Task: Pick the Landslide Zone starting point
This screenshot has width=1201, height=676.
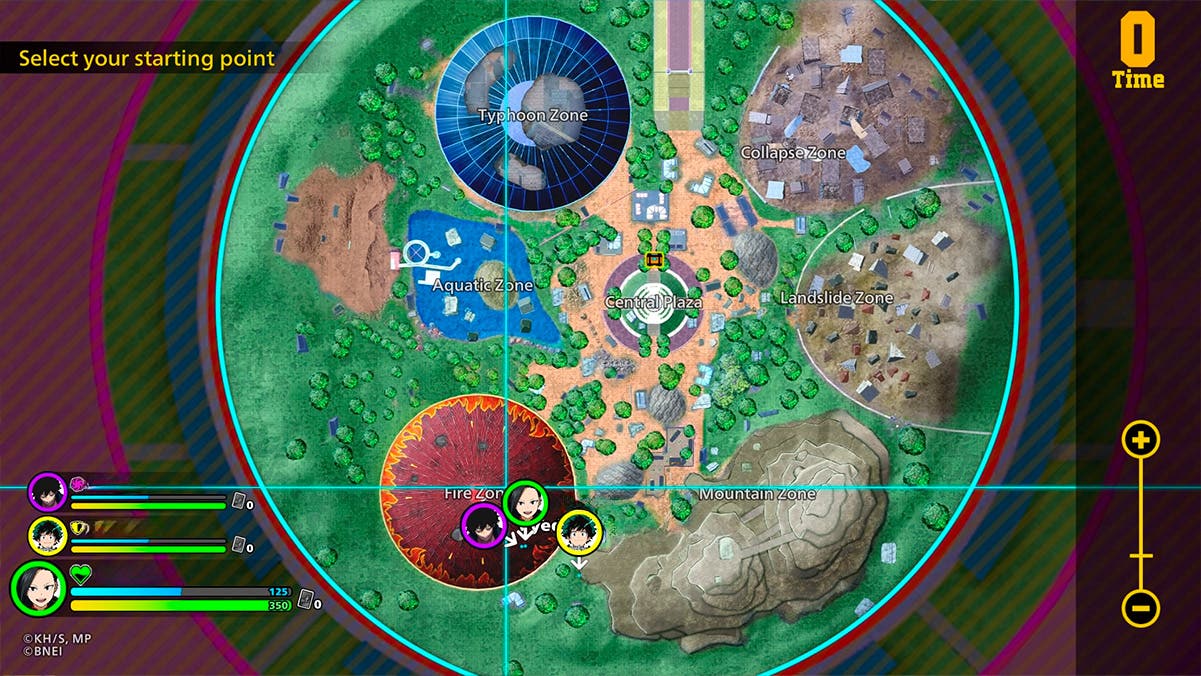Action: (x=836, y=298)
